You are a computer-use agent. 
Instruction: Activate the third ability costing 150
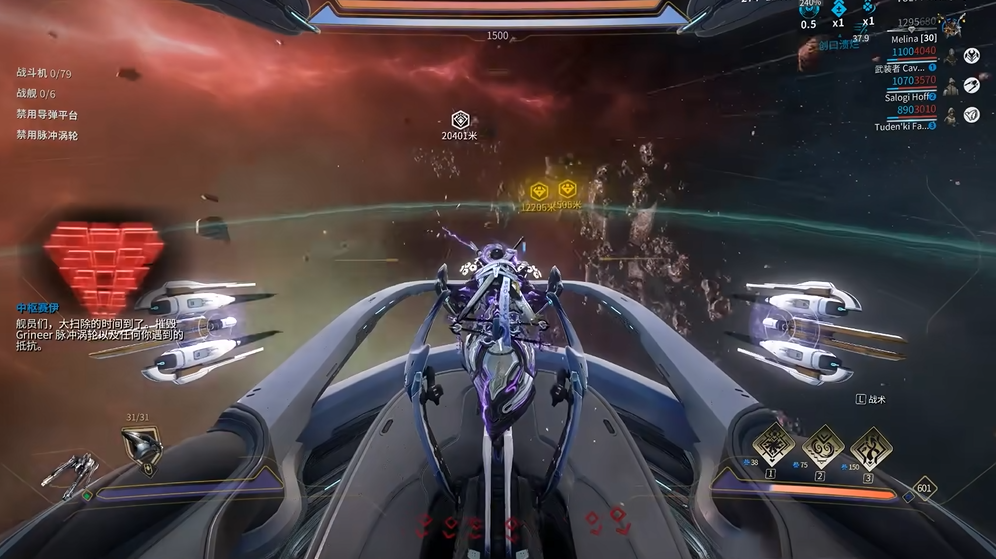point(871,447)
